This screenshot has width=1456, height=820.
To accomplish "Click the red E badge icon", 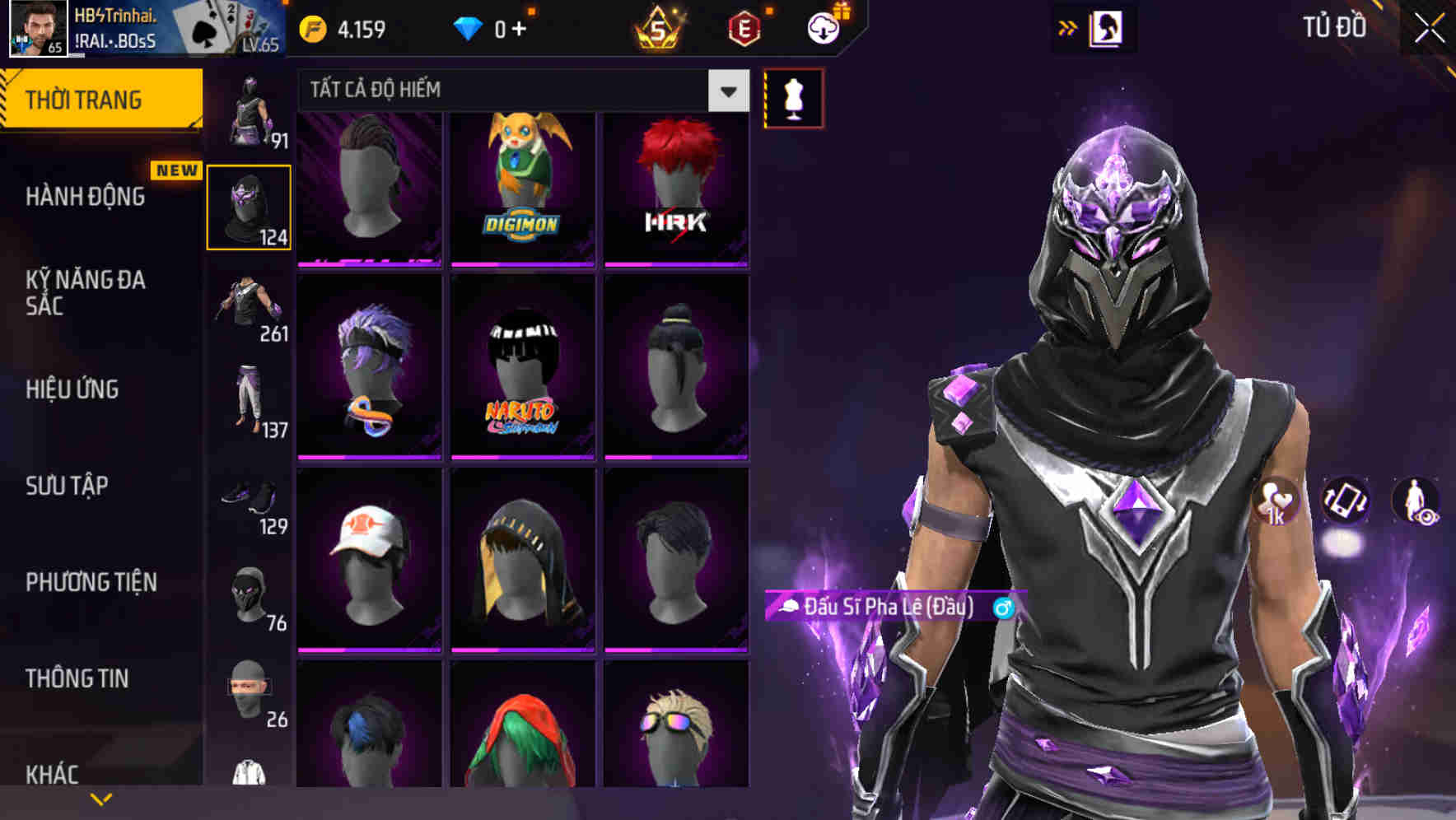I will (745, 27).
